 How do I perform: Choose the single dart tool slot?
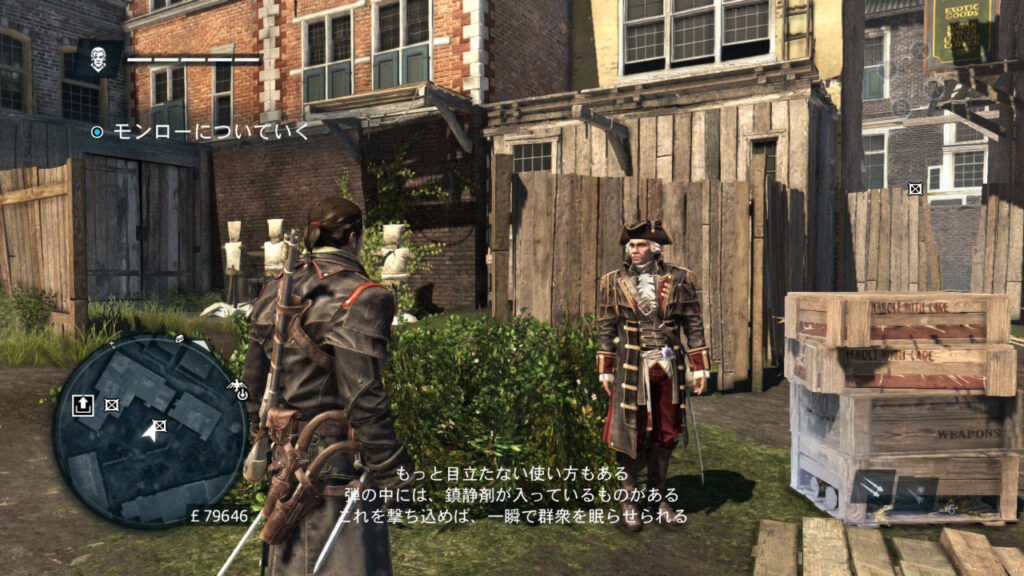(x=917, y=493)
